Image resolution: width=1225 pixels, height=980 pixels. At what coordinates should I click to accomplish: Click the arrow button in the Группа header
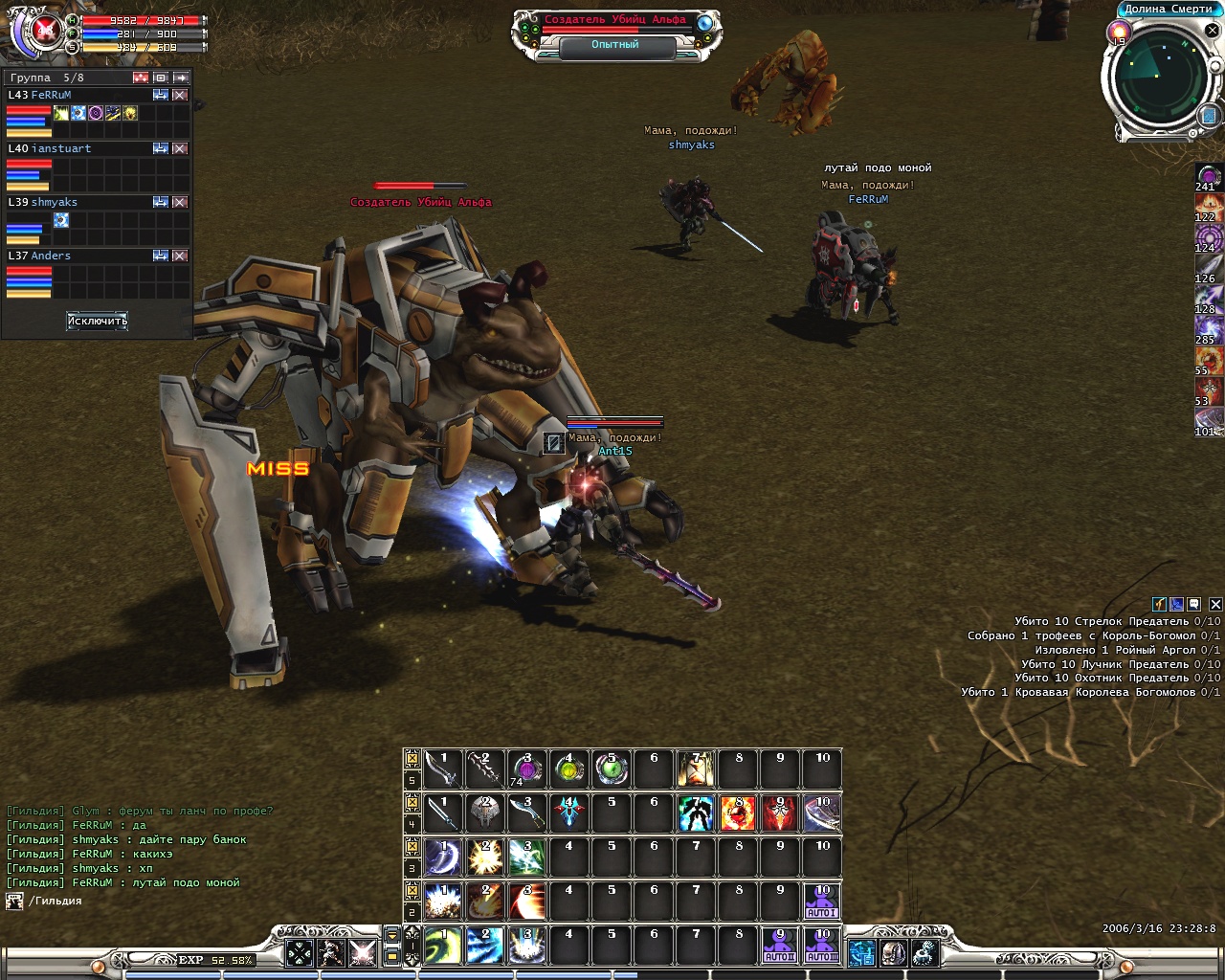tap(181, 78)
